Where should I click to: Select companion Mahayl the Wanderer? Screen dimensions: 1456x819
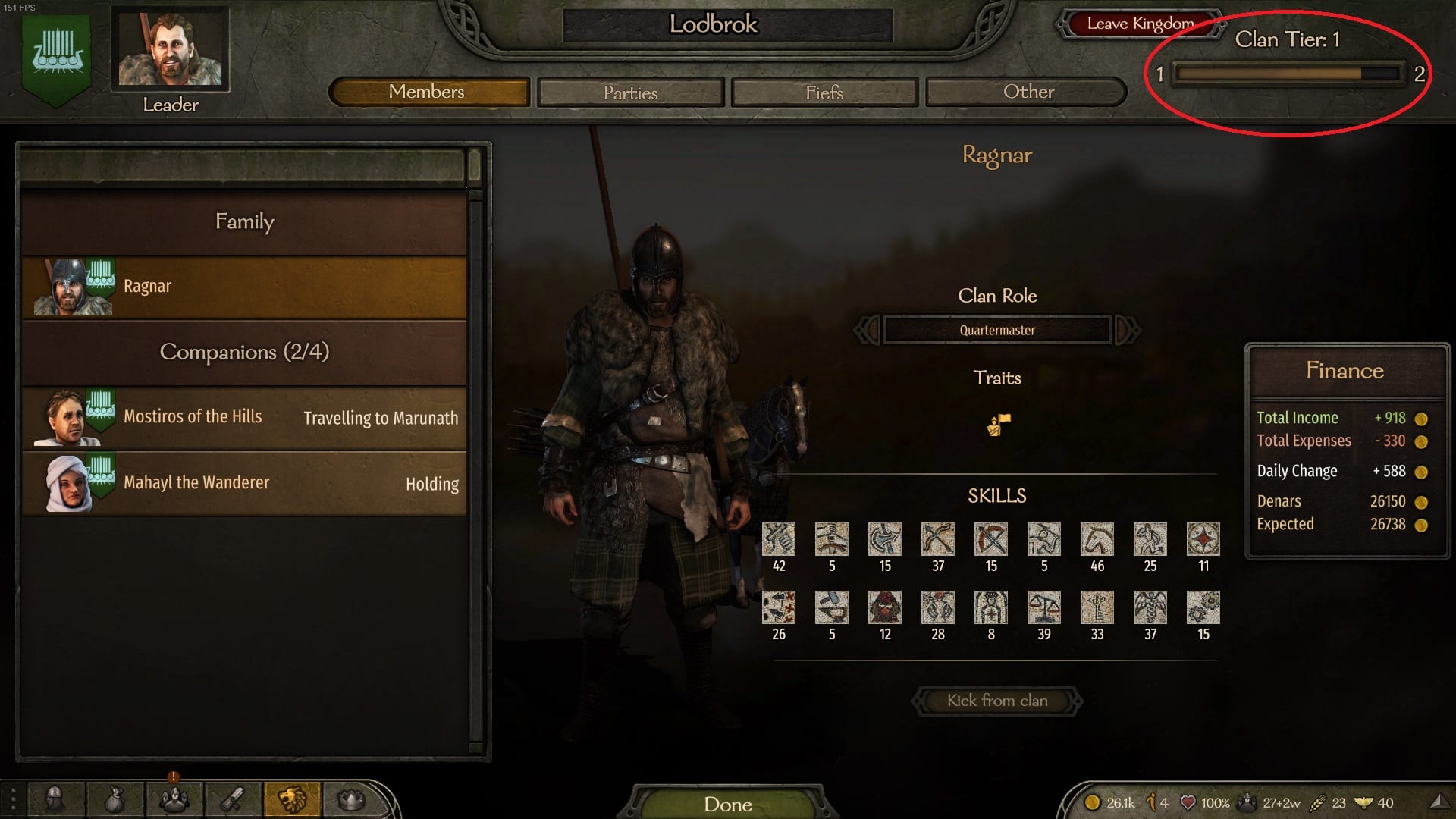tap(244, 483)
